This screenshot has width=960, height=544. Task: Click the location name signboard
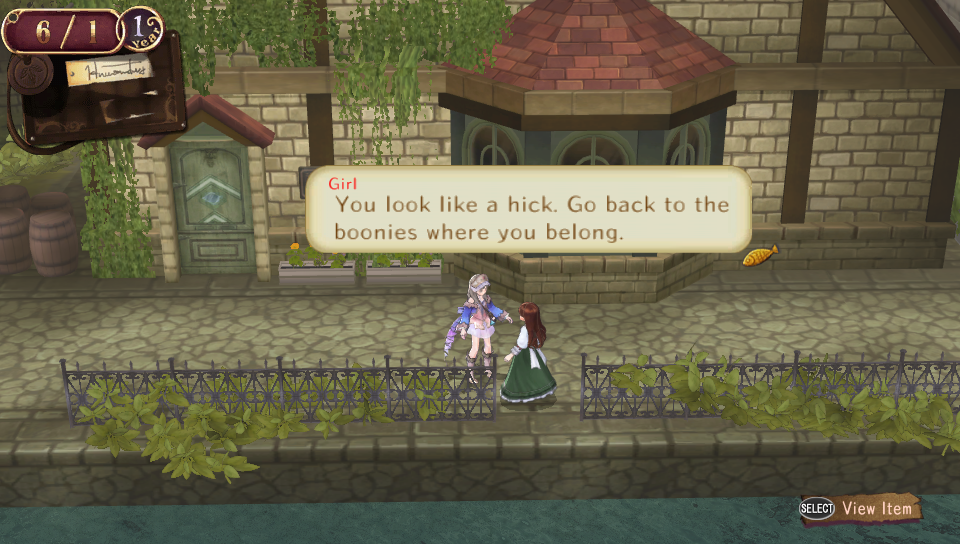(x=109, y=72)
